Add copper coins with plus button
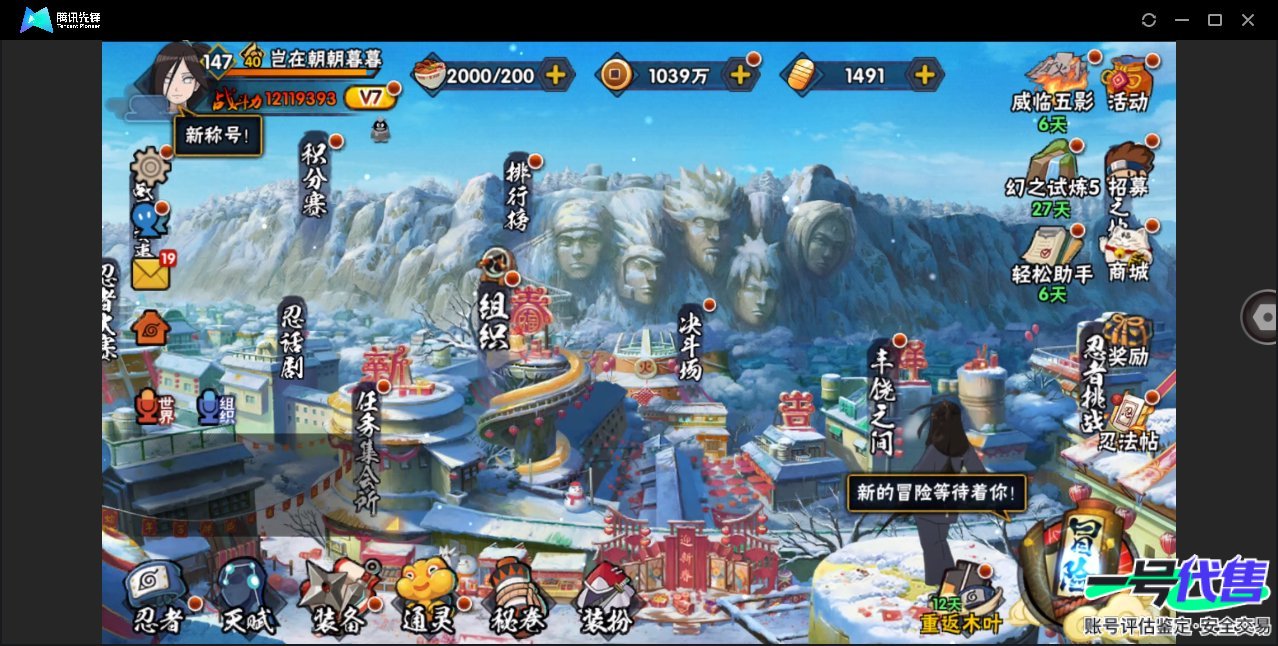The width and height of the screenshot is (1278, 646). 740,75
